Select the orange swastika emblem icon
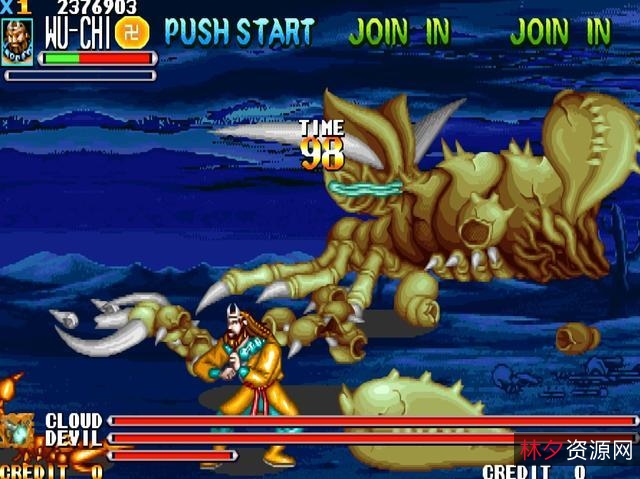The image size is (640, 479). (x=132, y=32)
